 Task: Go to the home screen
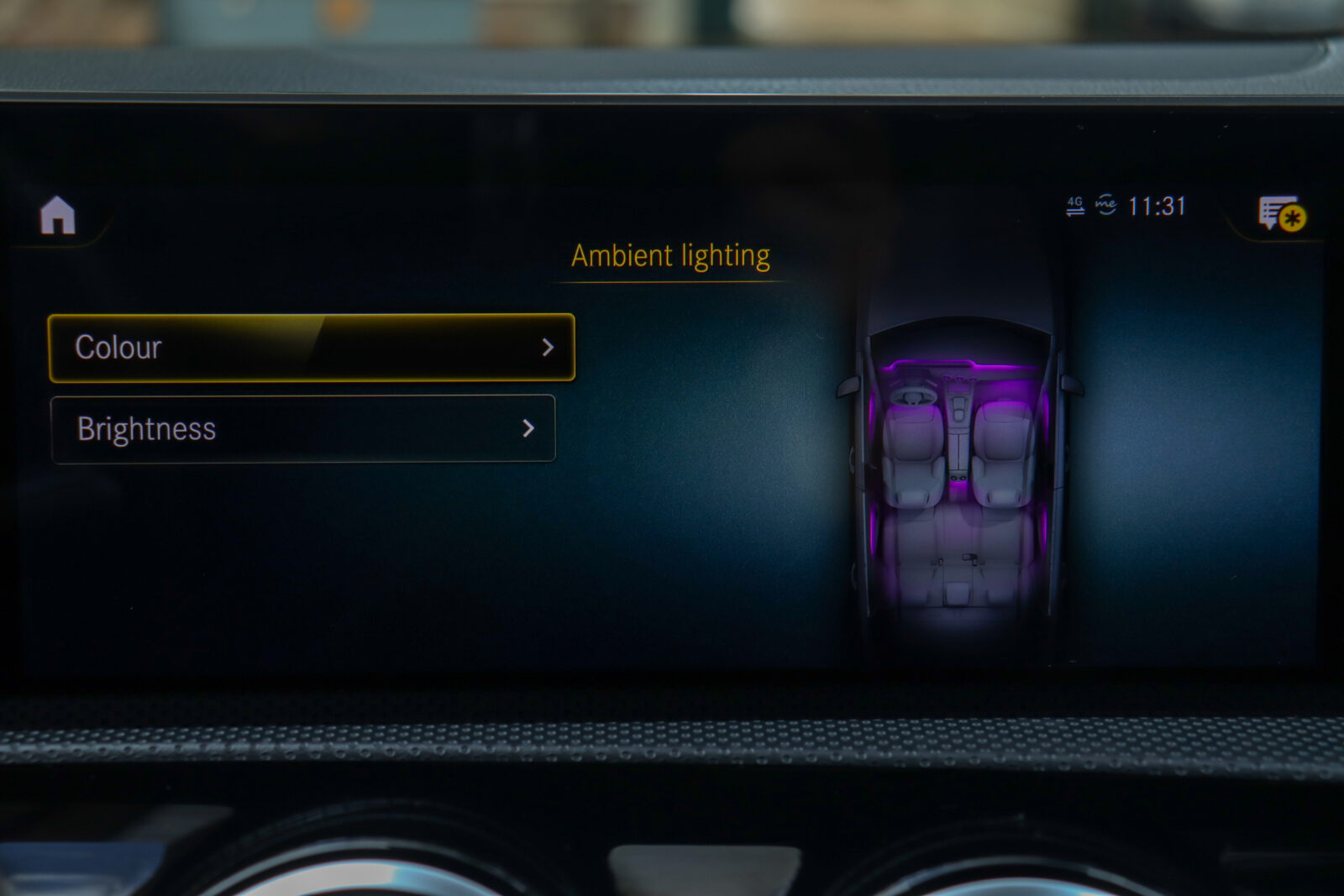58,216
